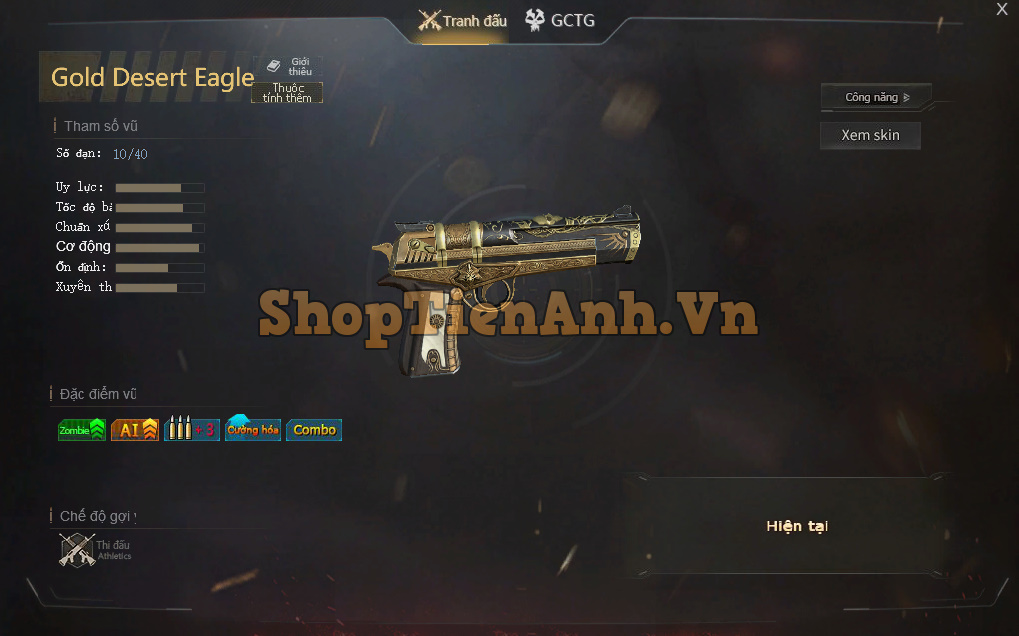Switch to the Tranh đấu tab
Viewport: 1019px width, 636px height.
pos(462,20)
